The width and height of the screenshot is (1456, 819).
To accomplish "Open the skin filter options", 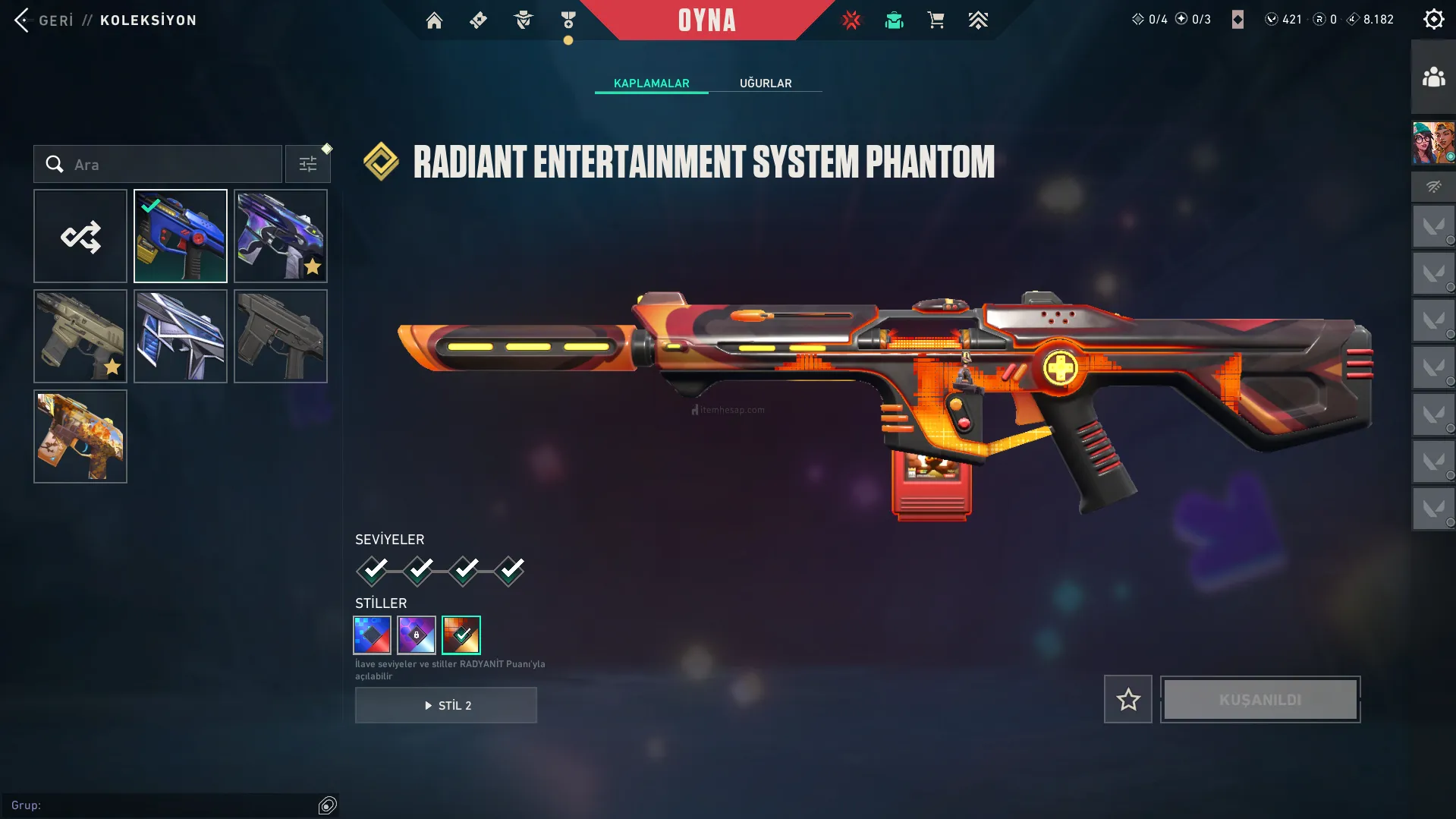I will click(308, 165).
